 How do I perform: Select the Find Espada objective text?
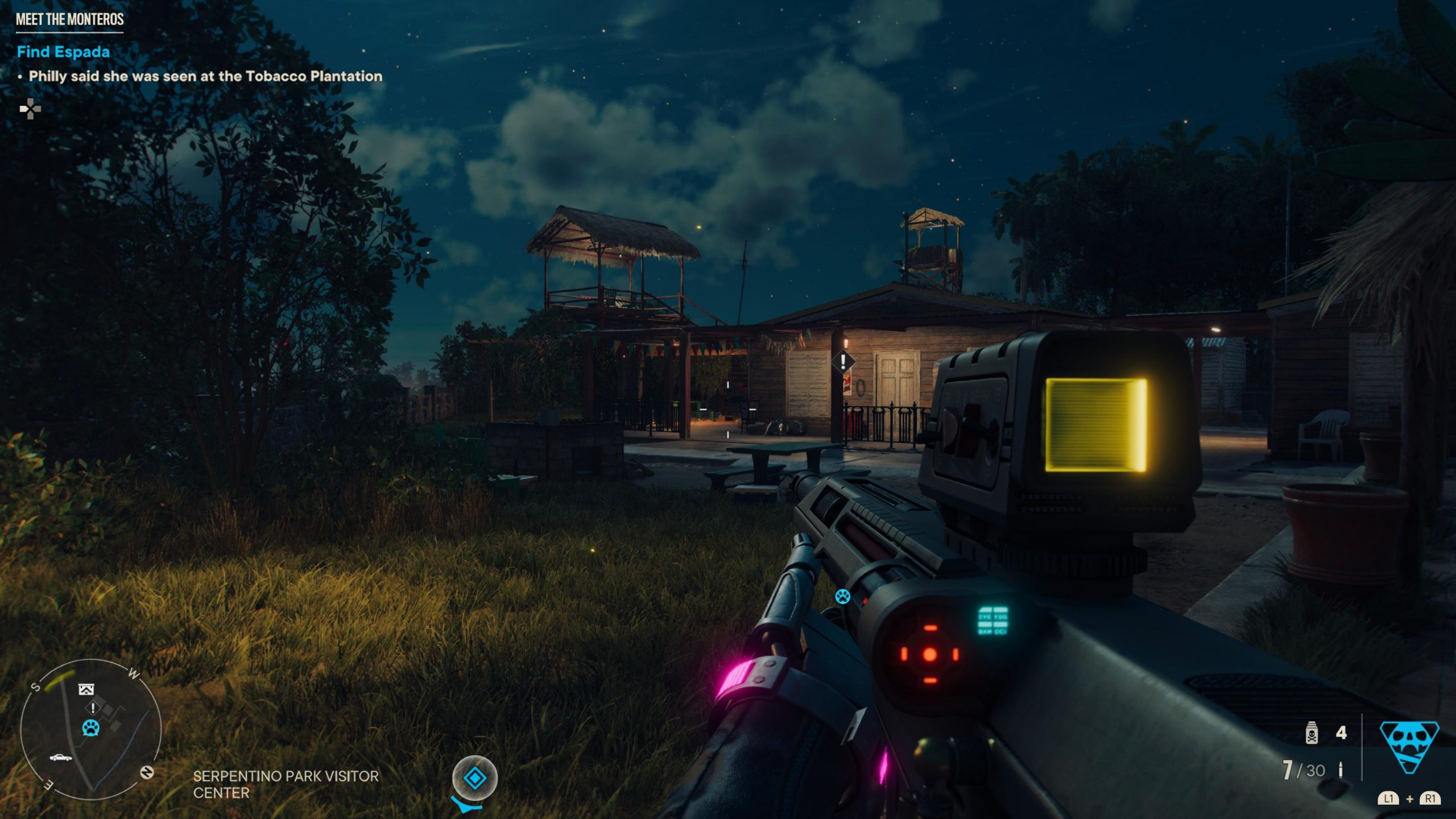point(63,52)
